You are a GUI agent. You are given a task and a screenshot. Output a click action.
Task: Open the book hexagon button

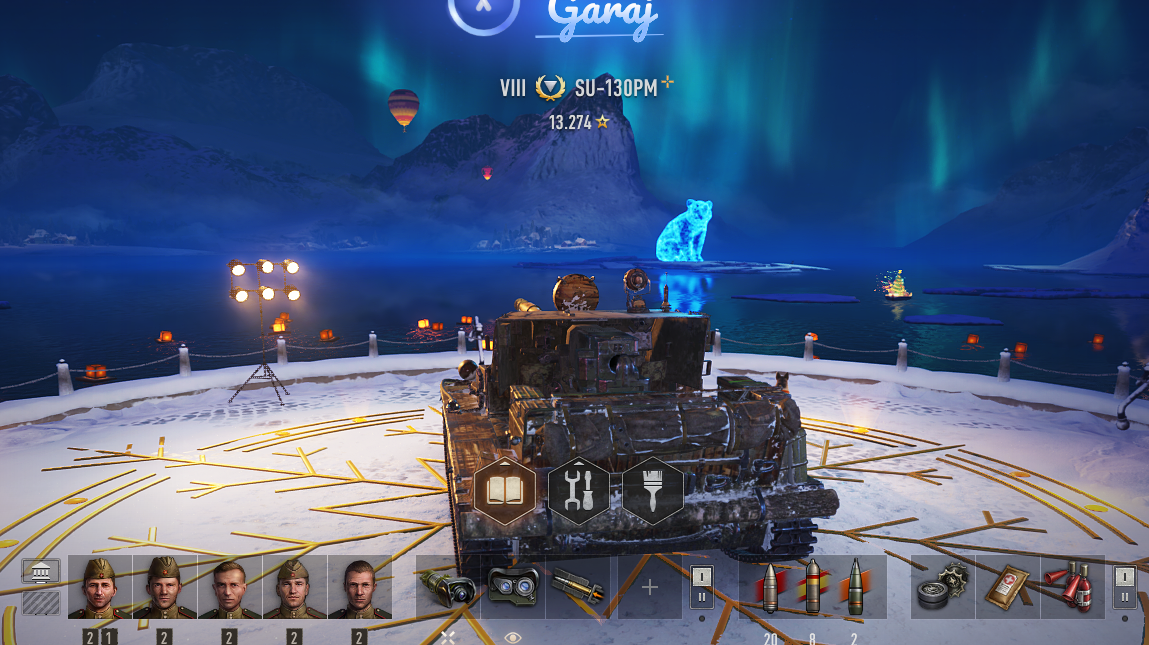pyautogui.click(x=504, y=491)
